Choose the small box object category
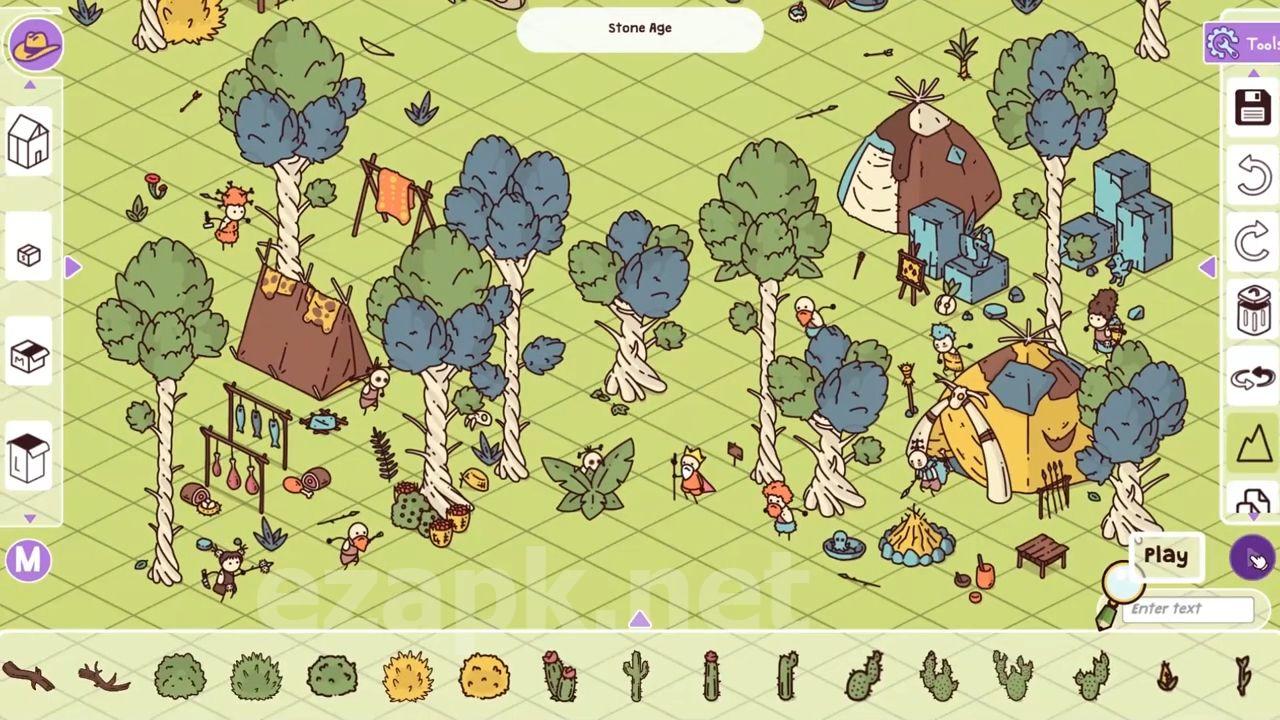The image size is (1280, 720). tap(28, 255)
